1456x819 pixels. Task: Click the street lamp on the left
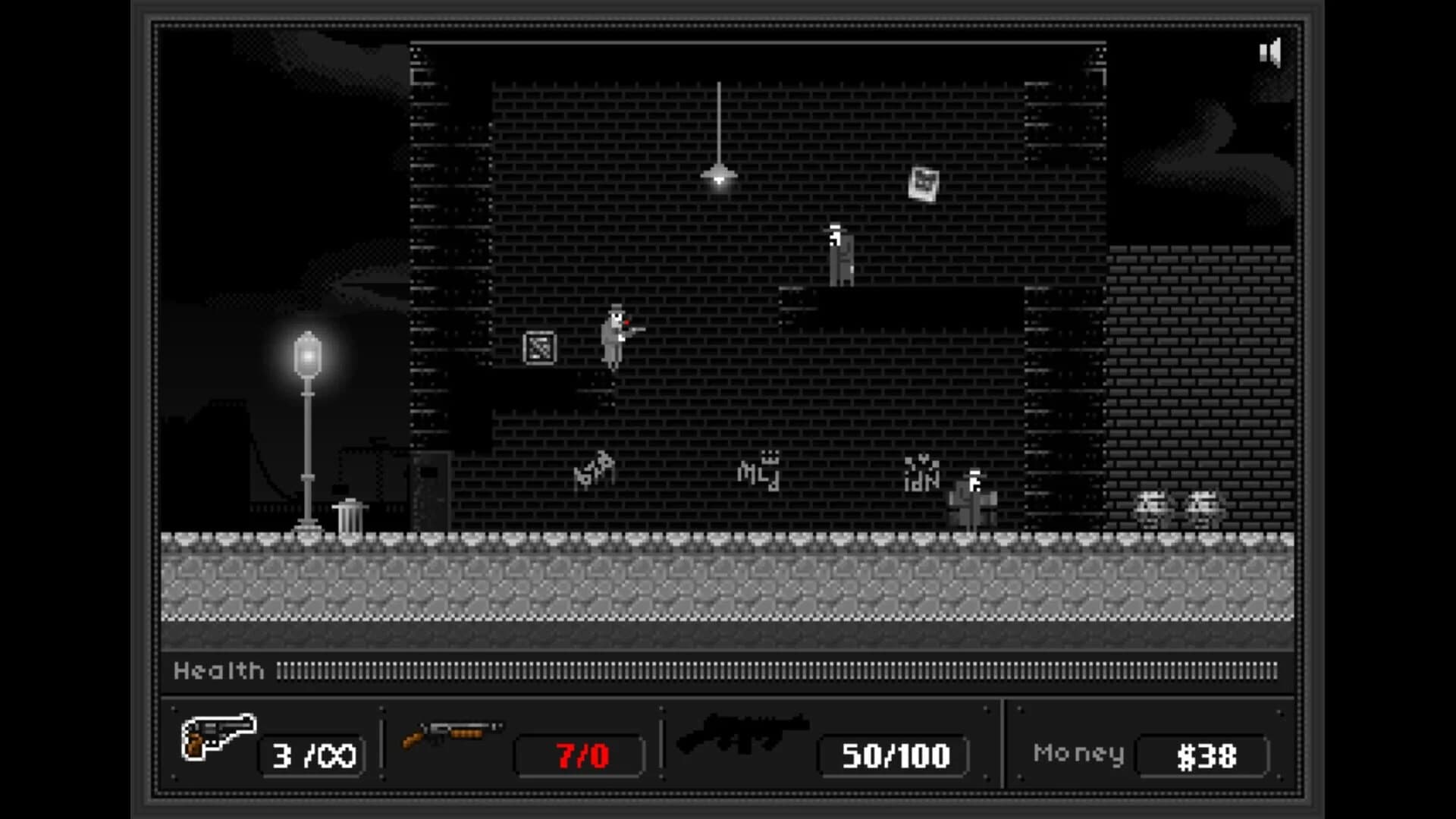pos(306,353)
